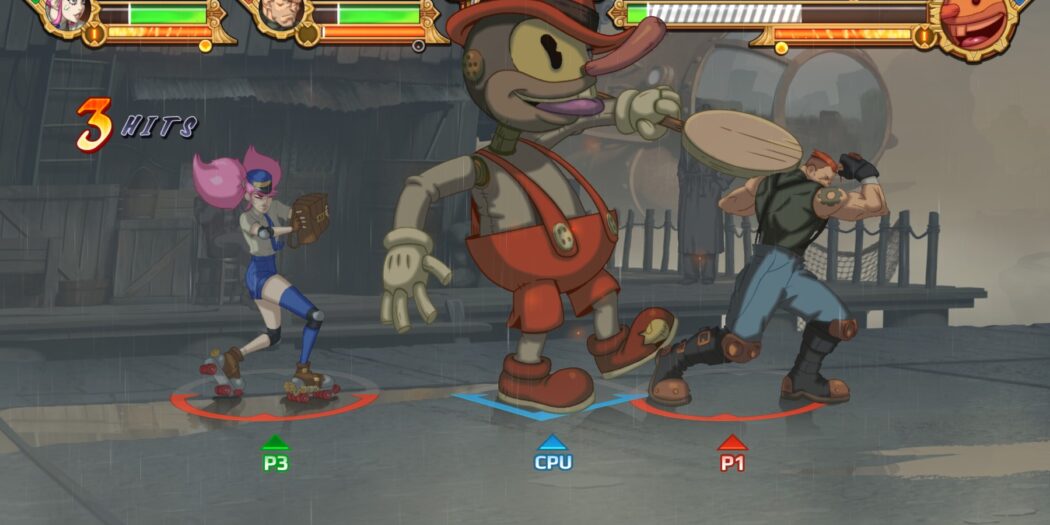Select the red P1 player marker

coord(732,455)
